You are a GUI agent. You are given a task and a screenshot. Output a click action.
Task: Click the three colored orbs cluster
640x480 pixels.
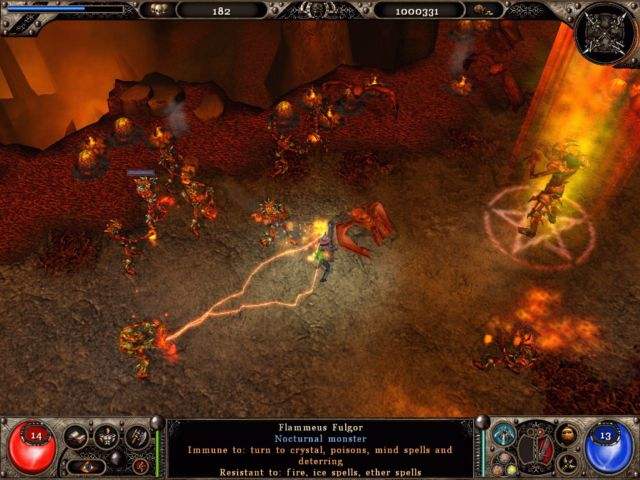click(505, 465)
